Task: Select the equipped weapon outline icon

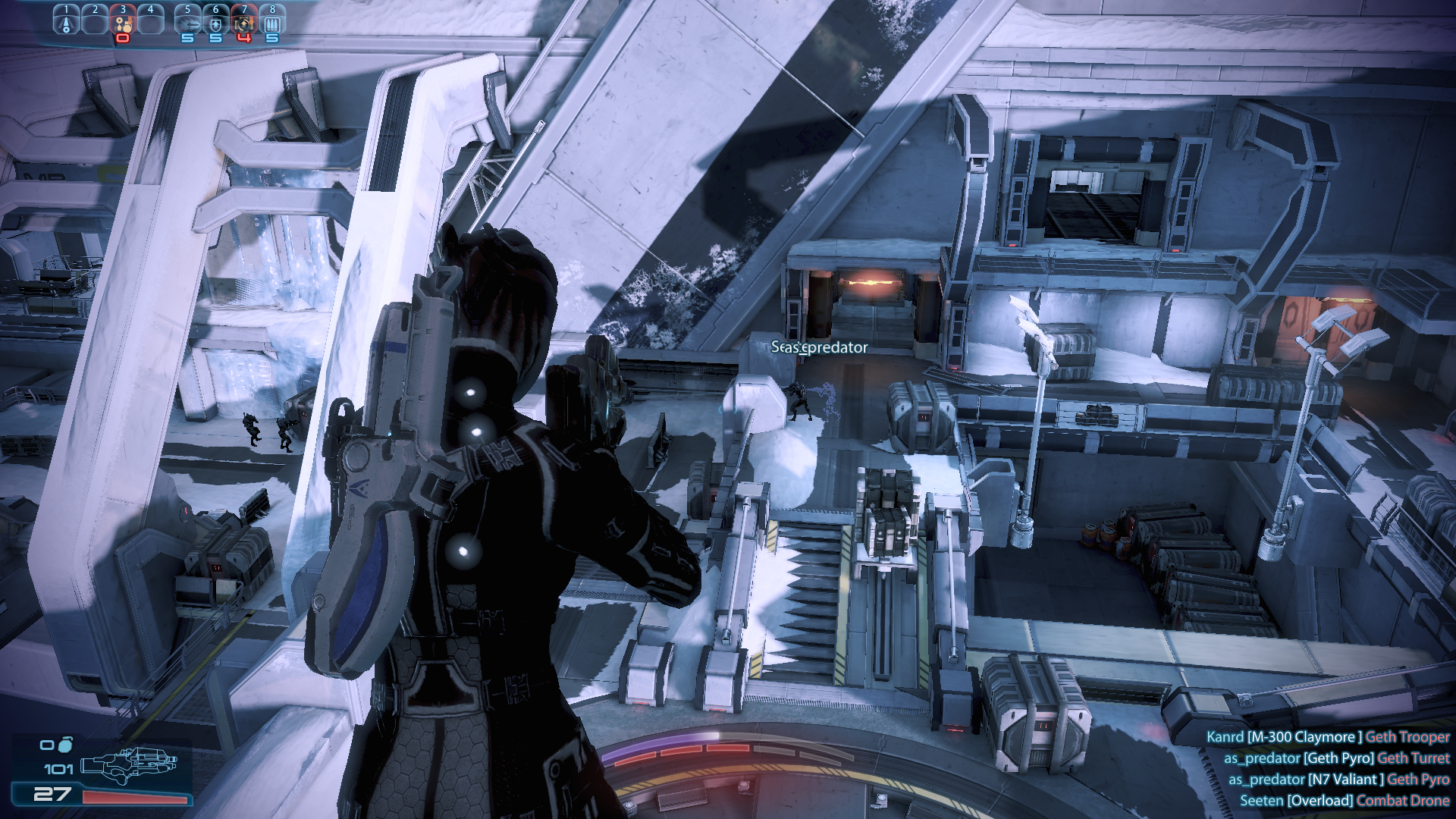Action: (127, 764)
